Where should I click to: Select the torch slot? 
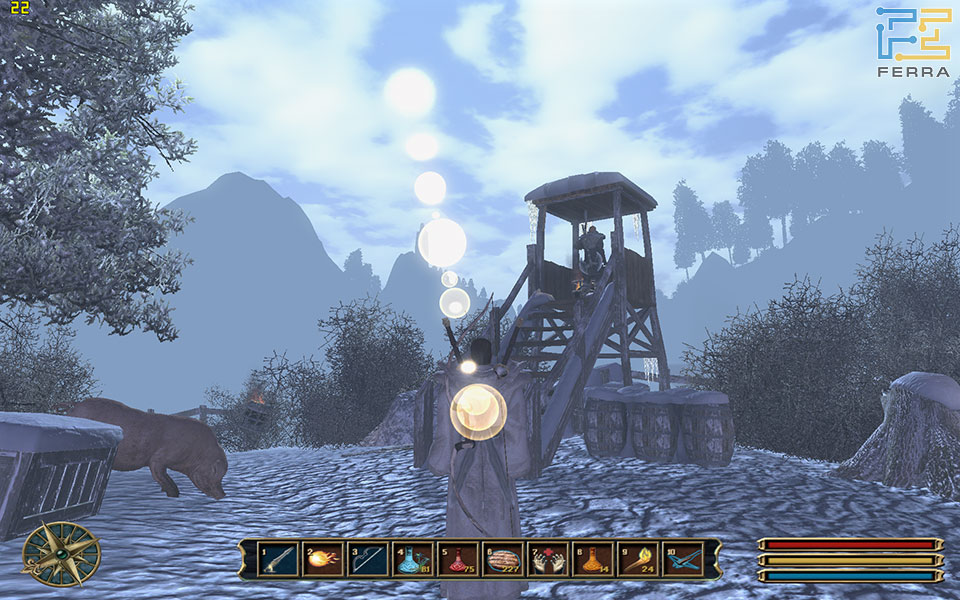(x=637, y=558)
